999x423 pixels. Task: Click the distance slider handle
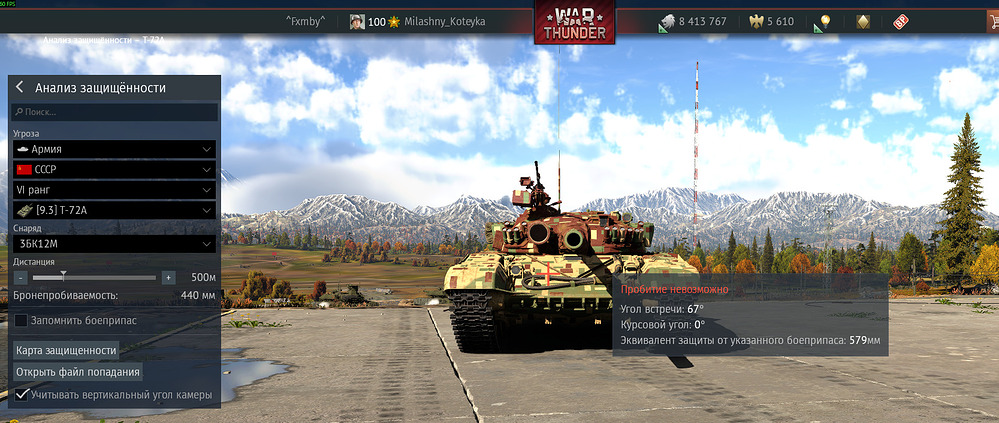[x=64, y=276]
